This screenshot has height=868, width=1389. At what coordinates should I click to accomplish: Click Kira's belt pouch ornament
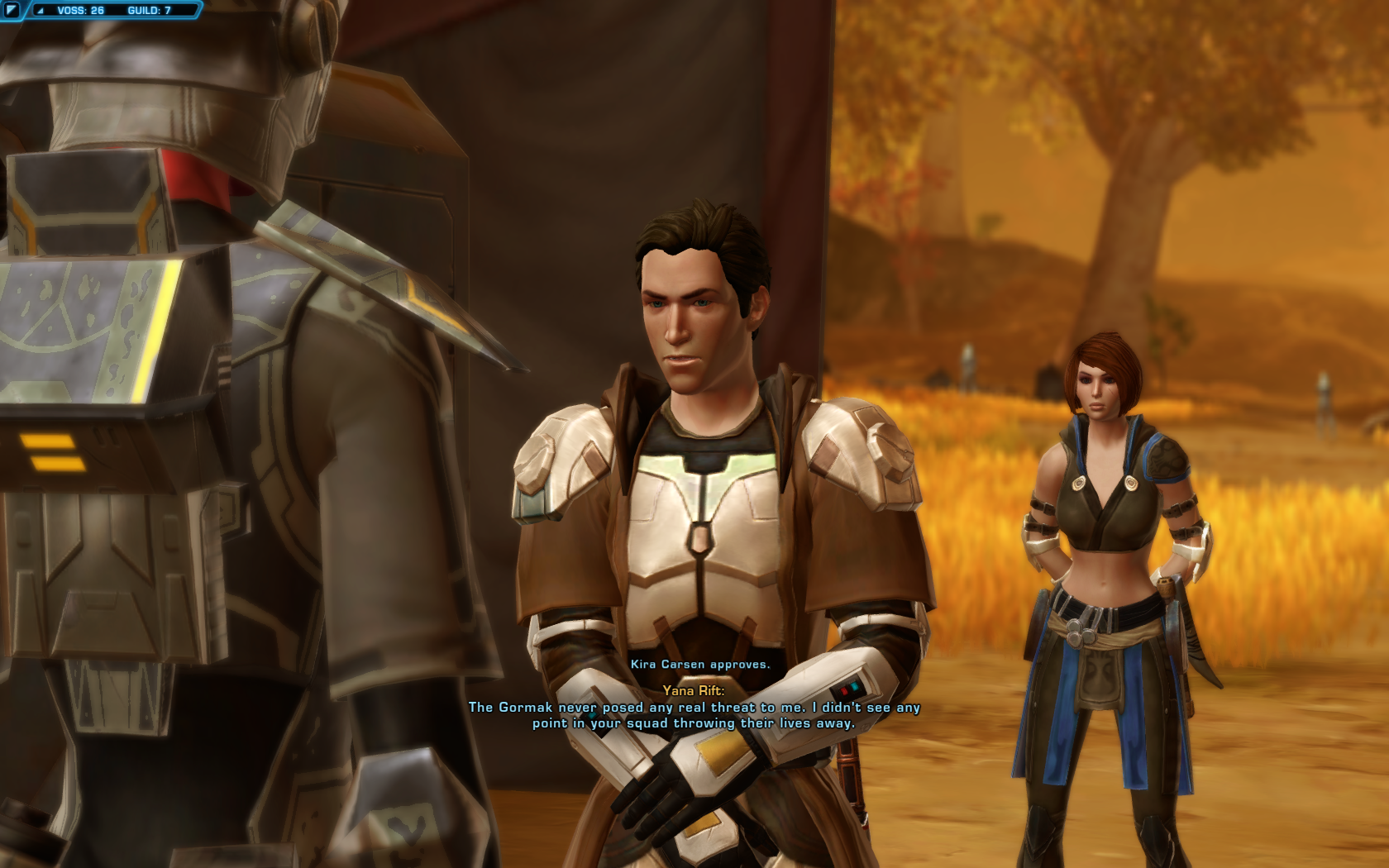1075,634
